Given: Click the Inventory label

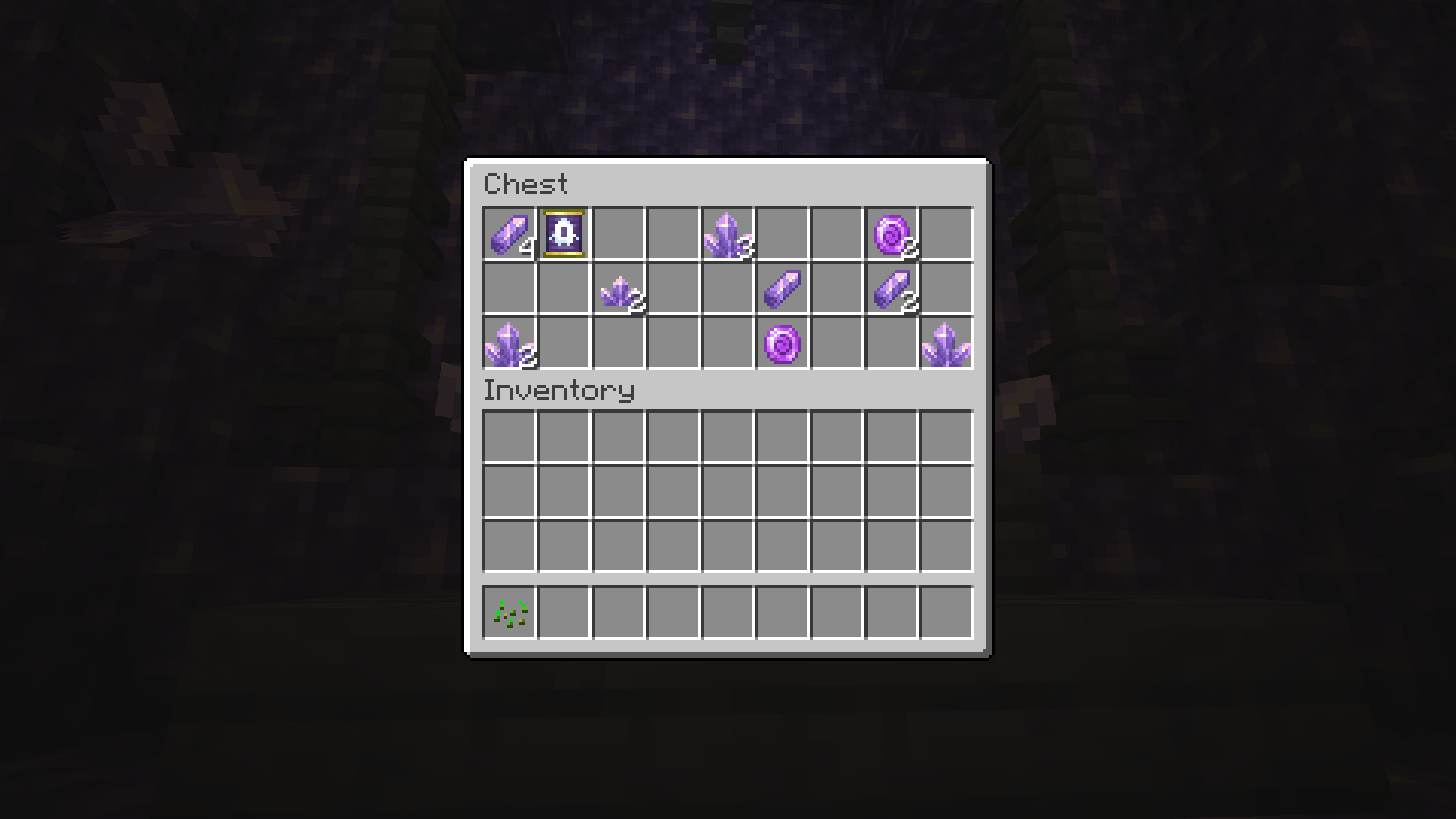Looking at the screenshot, I should pos(560,391).
